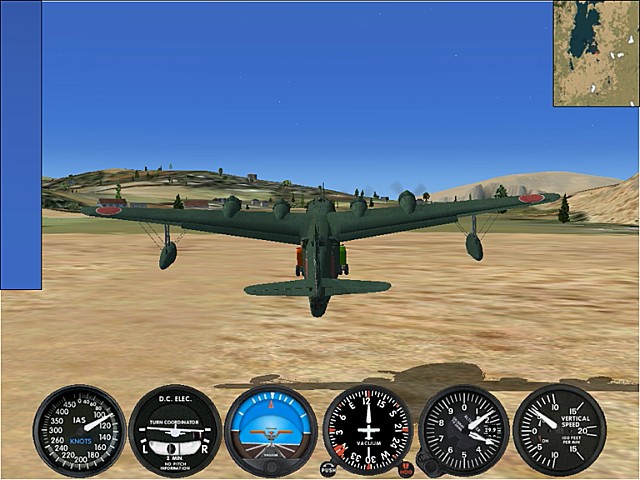This screenshot has height=480, width=640.
Task: Click the blue side panel
Action: pos(21,145)
